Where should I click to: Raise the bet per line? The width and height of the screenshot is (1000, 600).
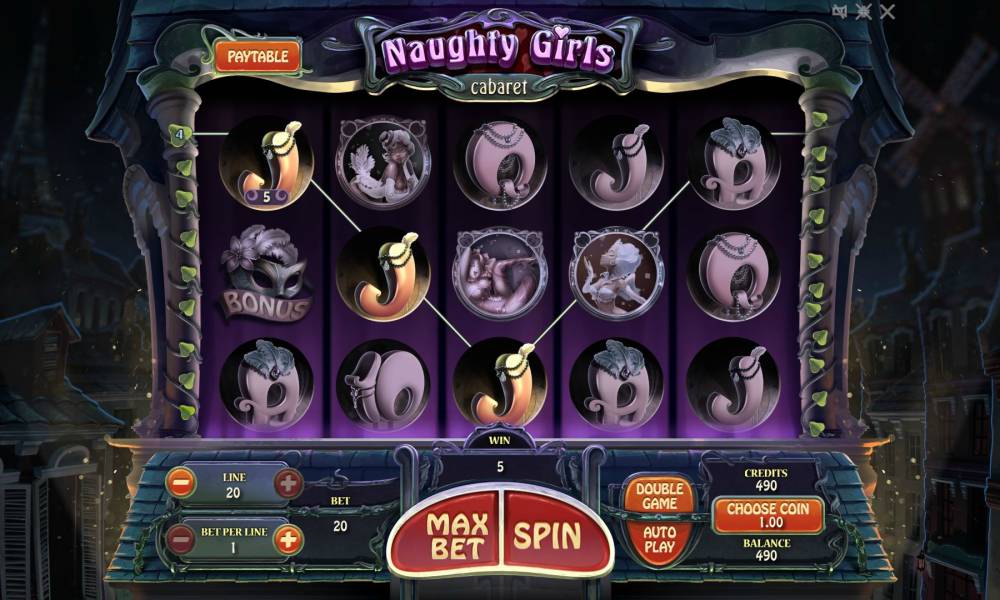(x=287, y=540)
